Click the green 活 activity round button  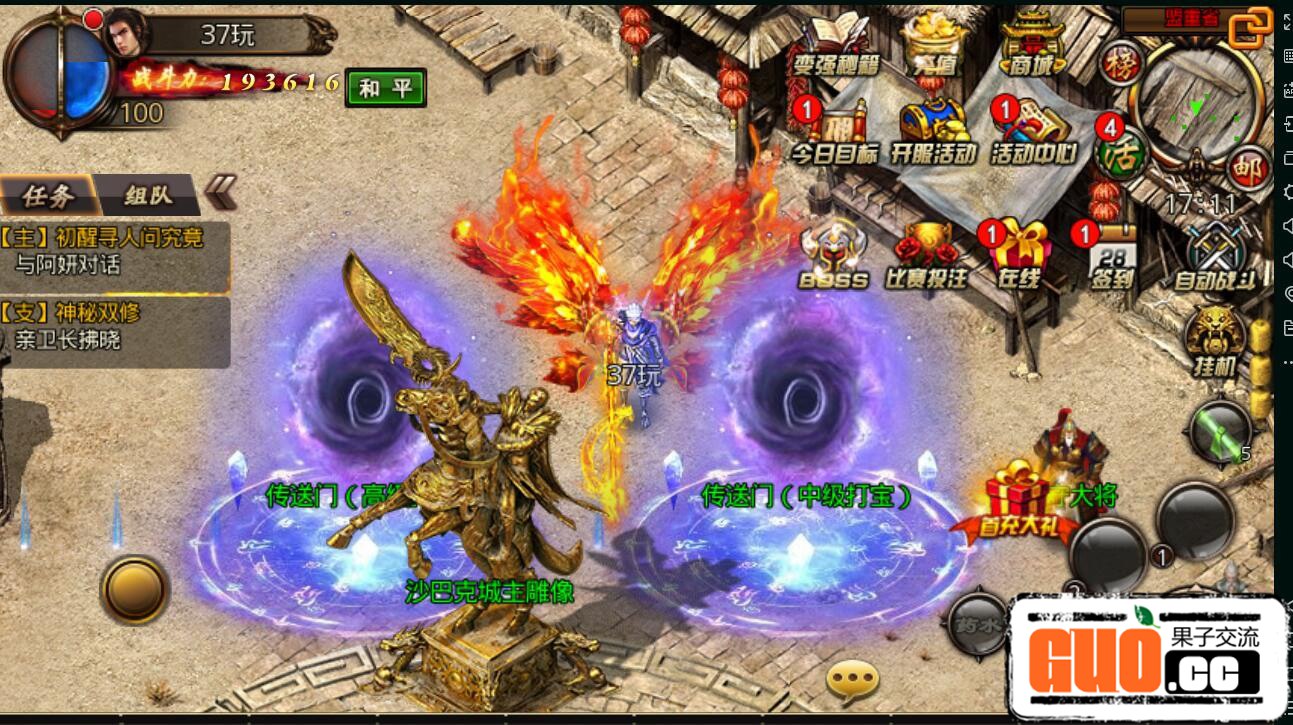click(x=1120, y=153)
